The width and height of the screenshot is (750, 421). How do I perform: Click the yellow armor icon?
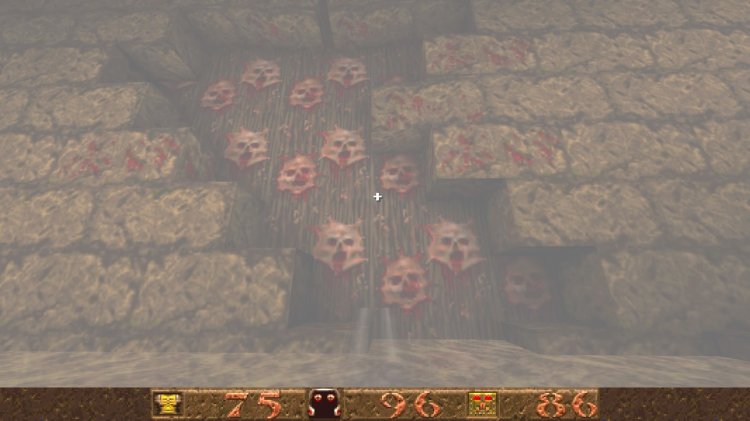(166, 404)
